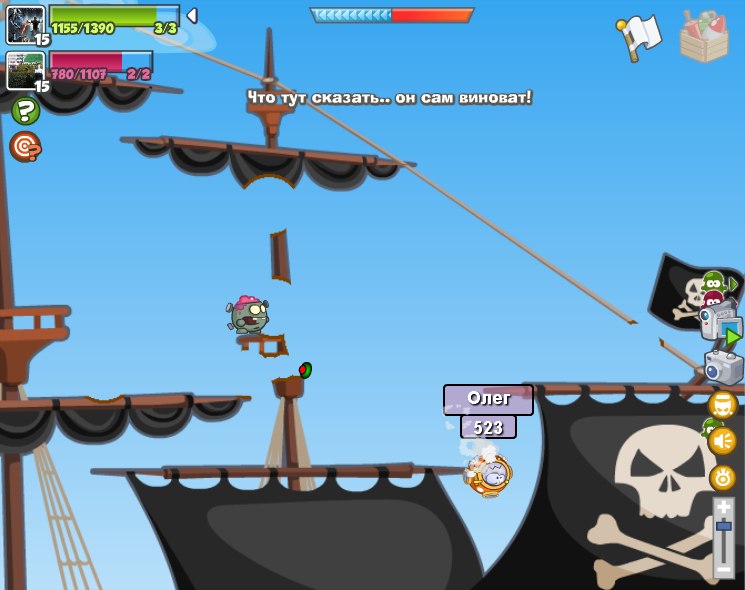Toggle sound with the speaker button
745x590 pixels.
(x=723, y=441)
